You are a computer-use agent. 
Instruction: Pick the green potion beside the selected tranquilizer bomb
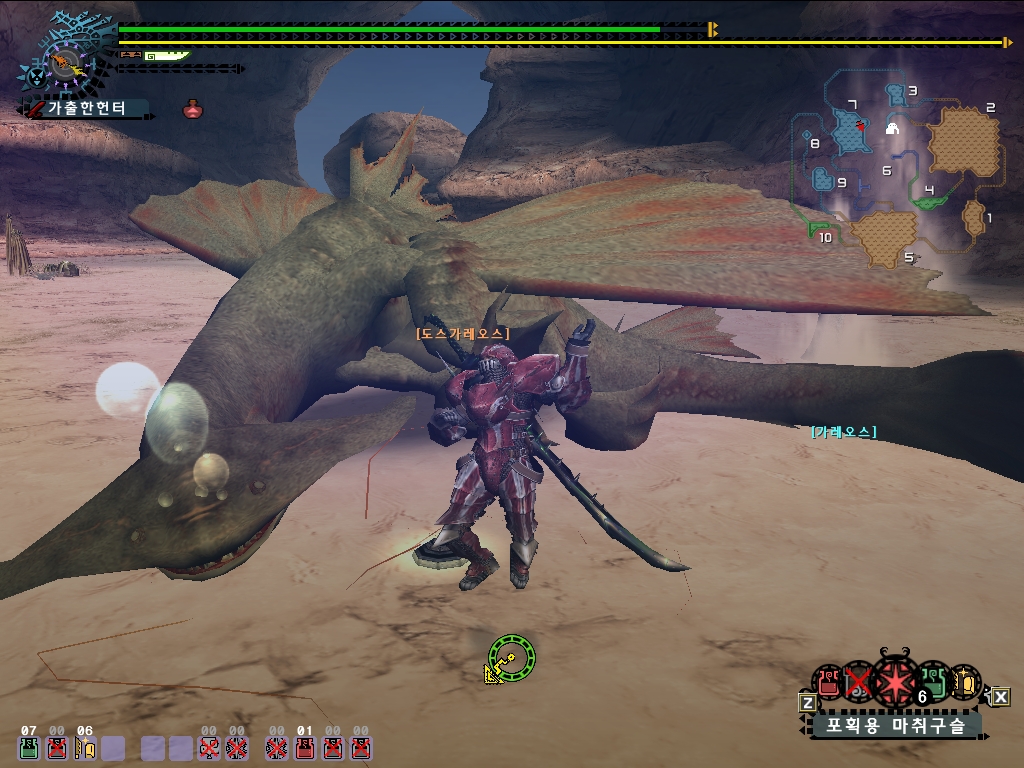933,681
